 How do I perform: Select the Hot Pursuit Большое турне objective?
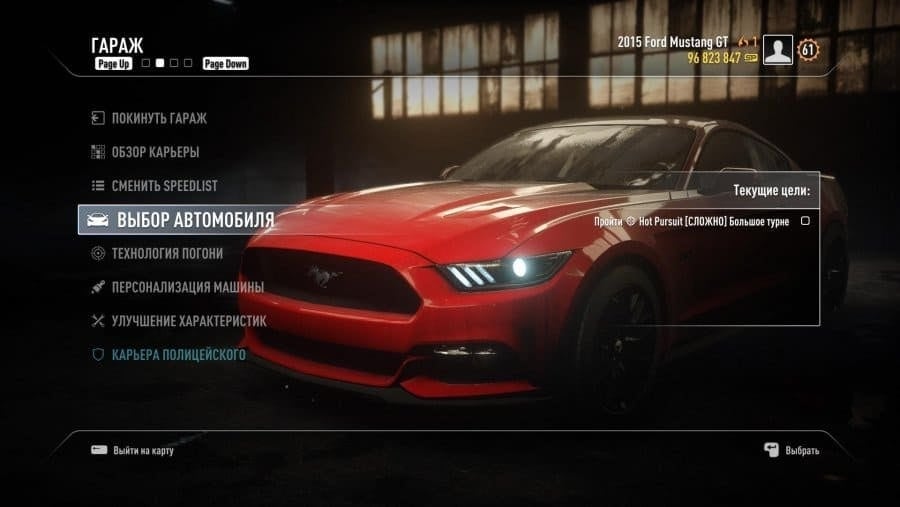718,221
